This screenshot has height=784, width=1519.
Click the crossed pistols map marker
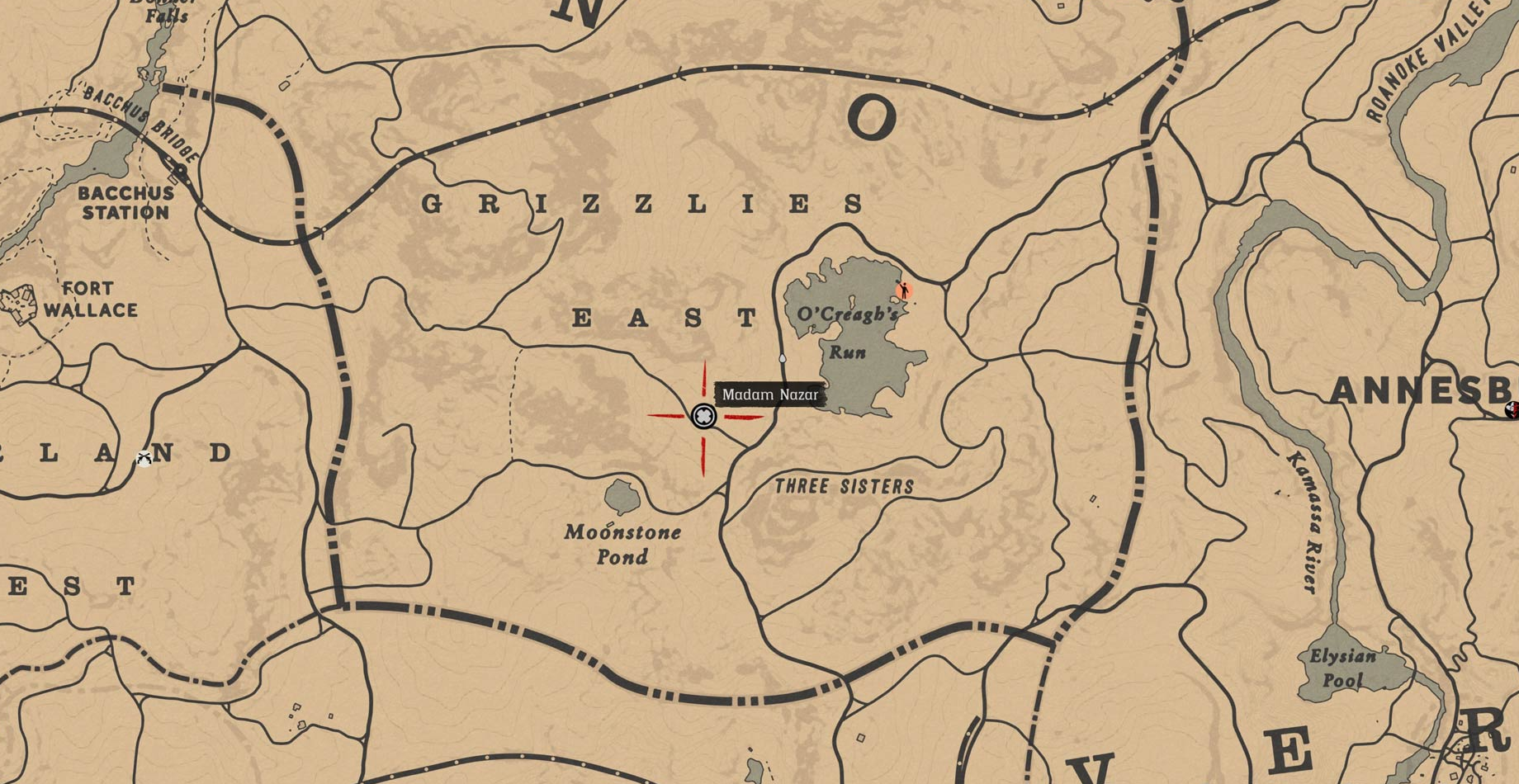tap(144, 459)
